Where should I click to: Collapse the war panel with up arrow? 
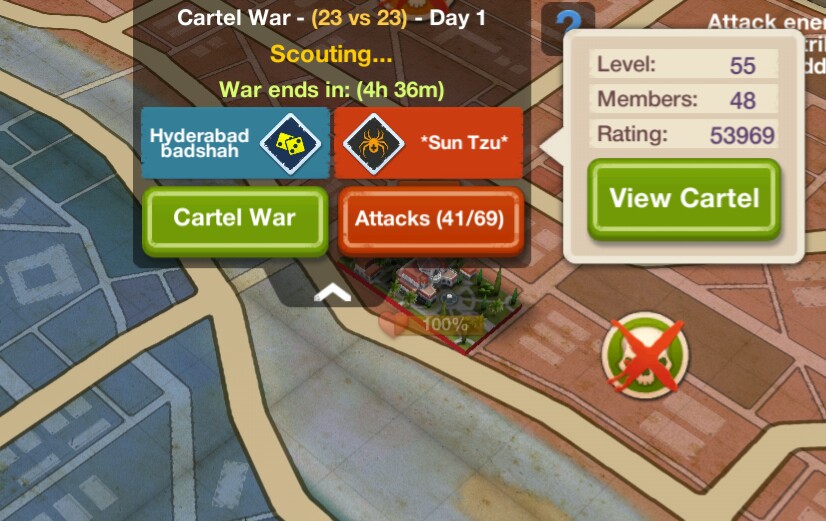[x=332, y=291]
